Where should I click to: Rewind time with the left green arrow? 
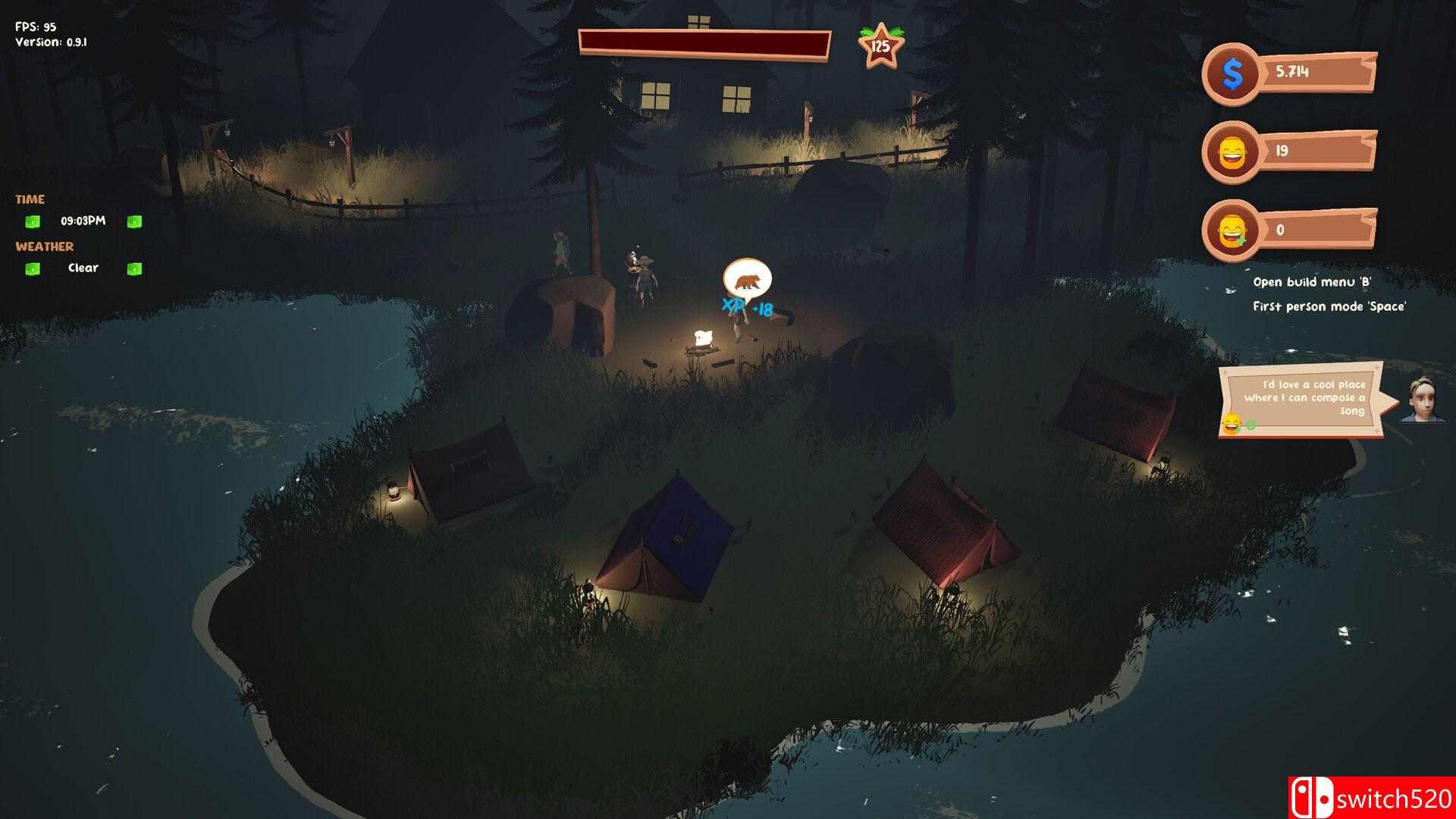[x=32, y=221]
